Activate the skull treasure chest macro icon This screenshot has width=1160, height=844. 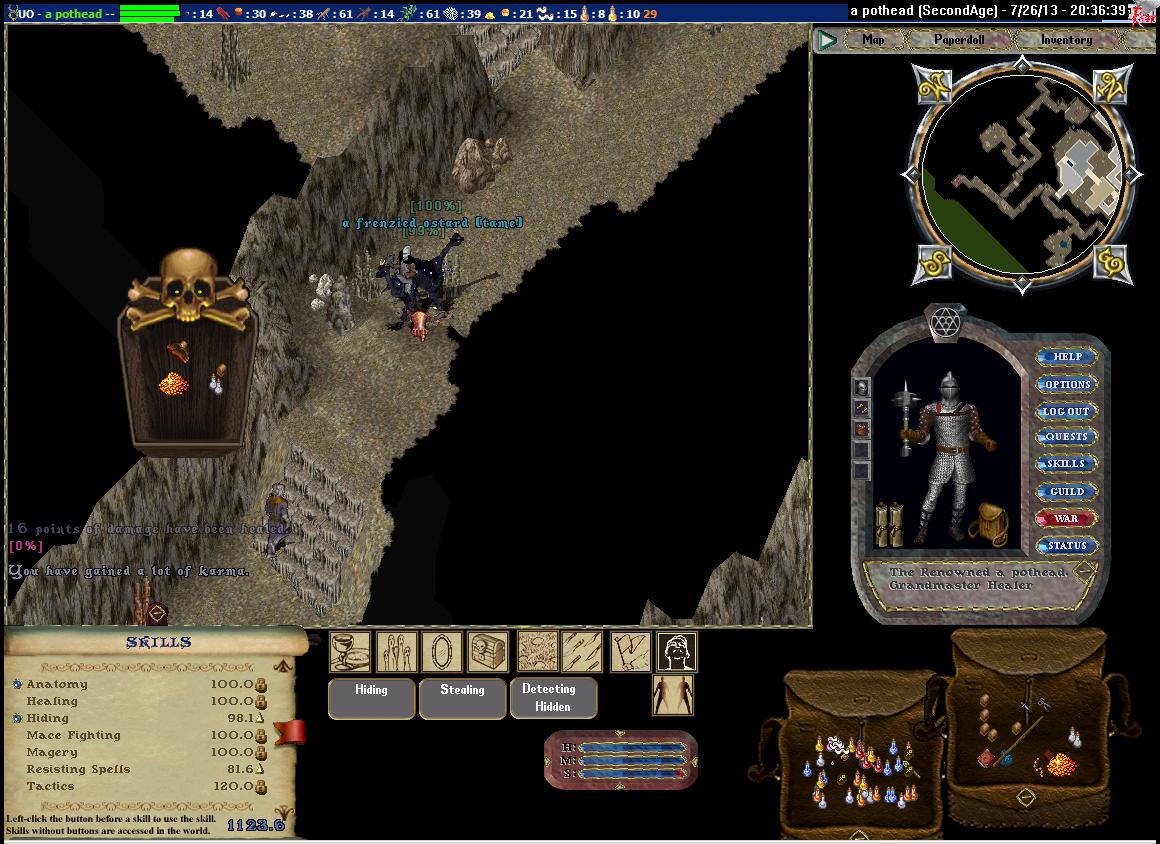[487, 652]
